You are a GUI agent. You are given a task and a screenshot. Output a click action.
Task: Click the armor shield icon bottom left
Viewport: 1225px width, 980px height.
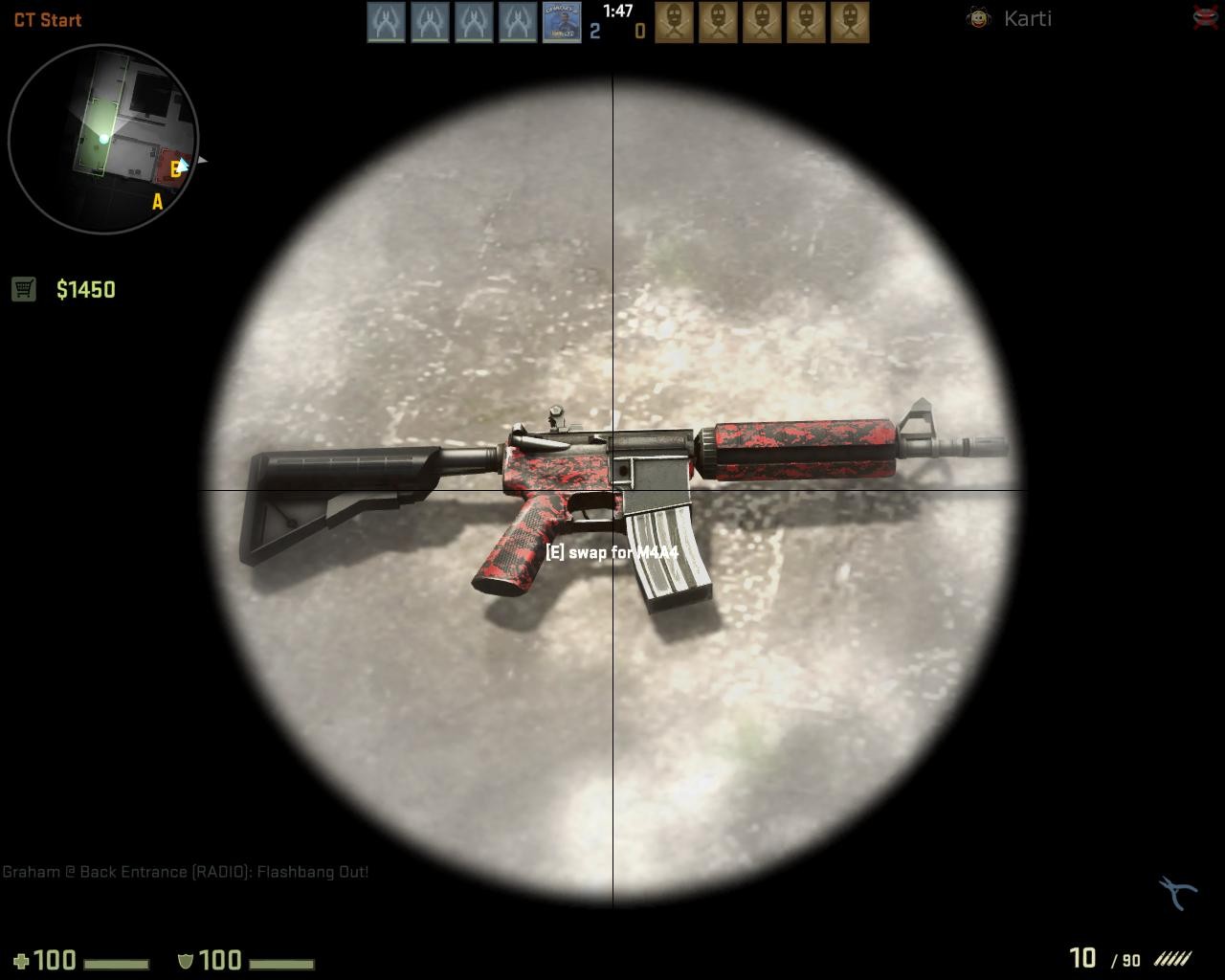pos(186,960)
